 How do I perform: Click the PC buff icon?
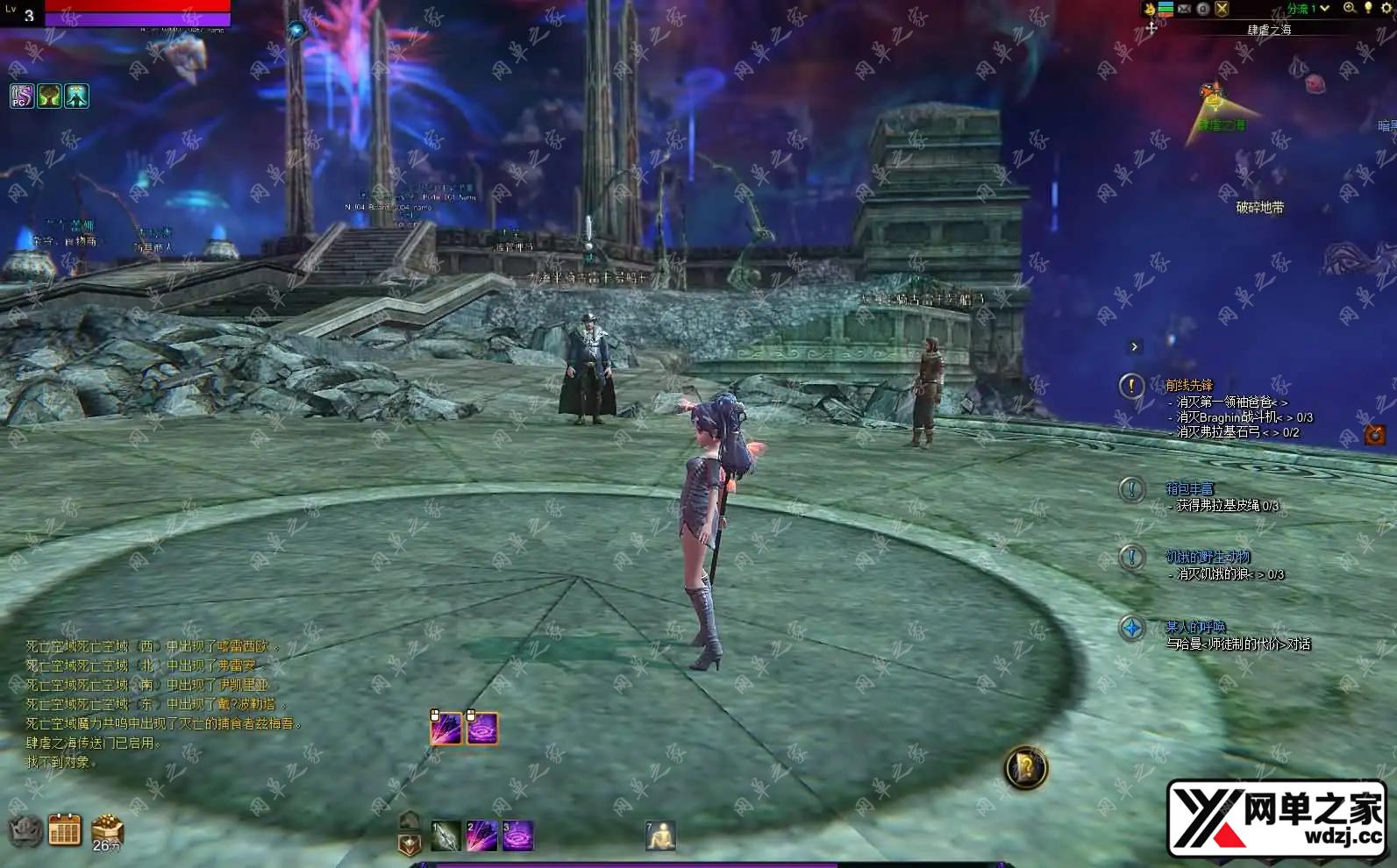(x=22, y=96)
